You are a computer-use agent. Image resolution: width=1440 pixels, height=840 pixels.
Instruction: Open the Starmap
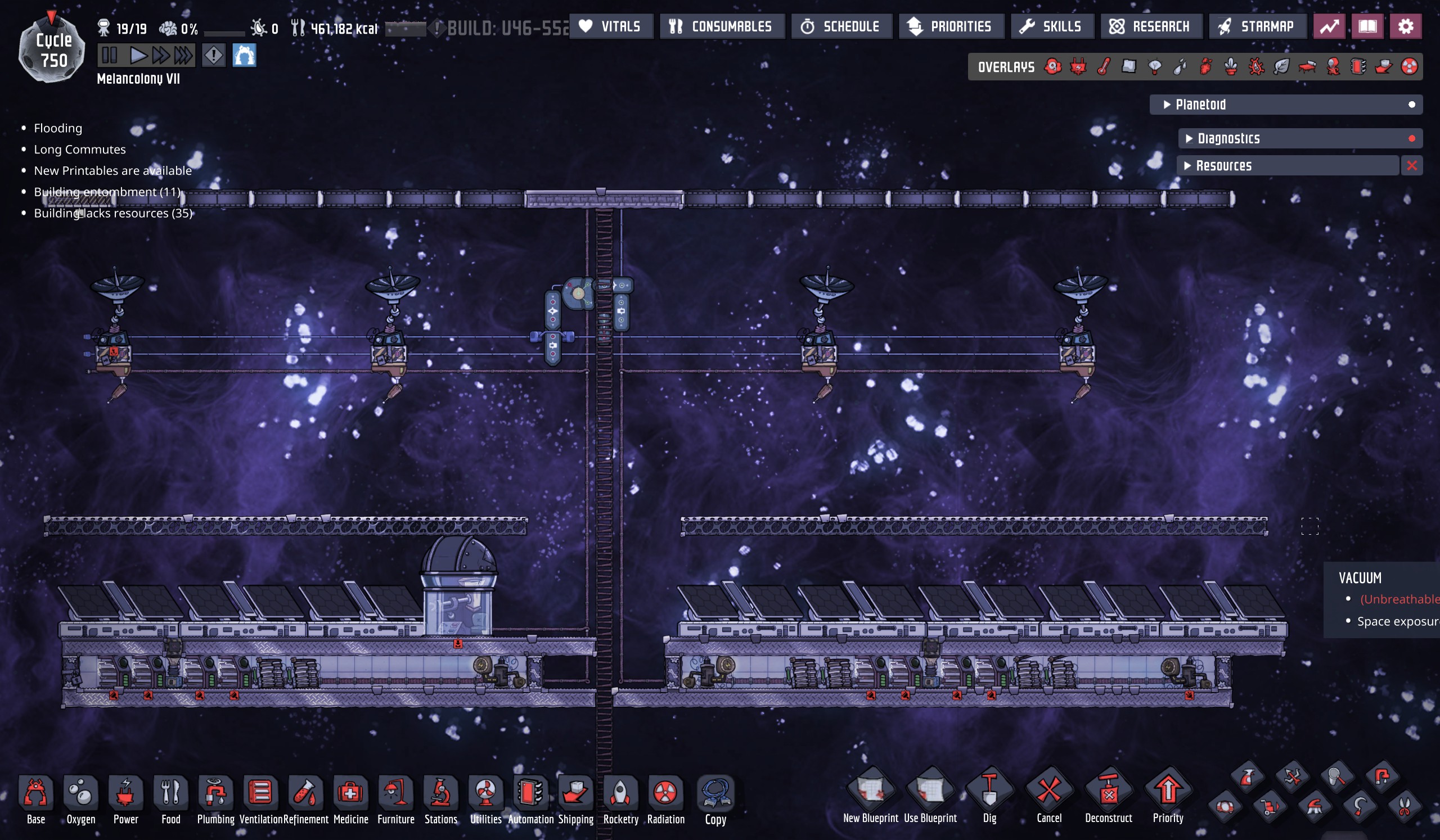pyautogui.click(x=1257, y=26)
